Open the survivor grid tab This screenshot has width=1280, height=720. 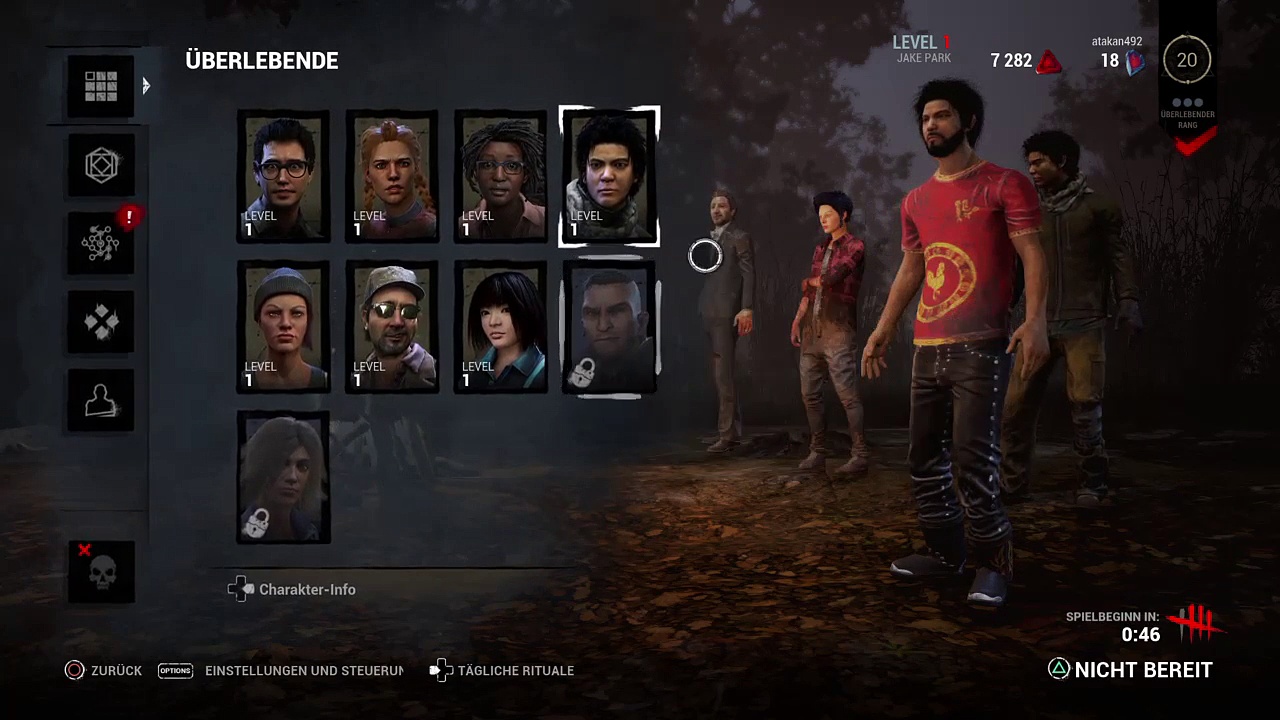[x=101, y=87]
